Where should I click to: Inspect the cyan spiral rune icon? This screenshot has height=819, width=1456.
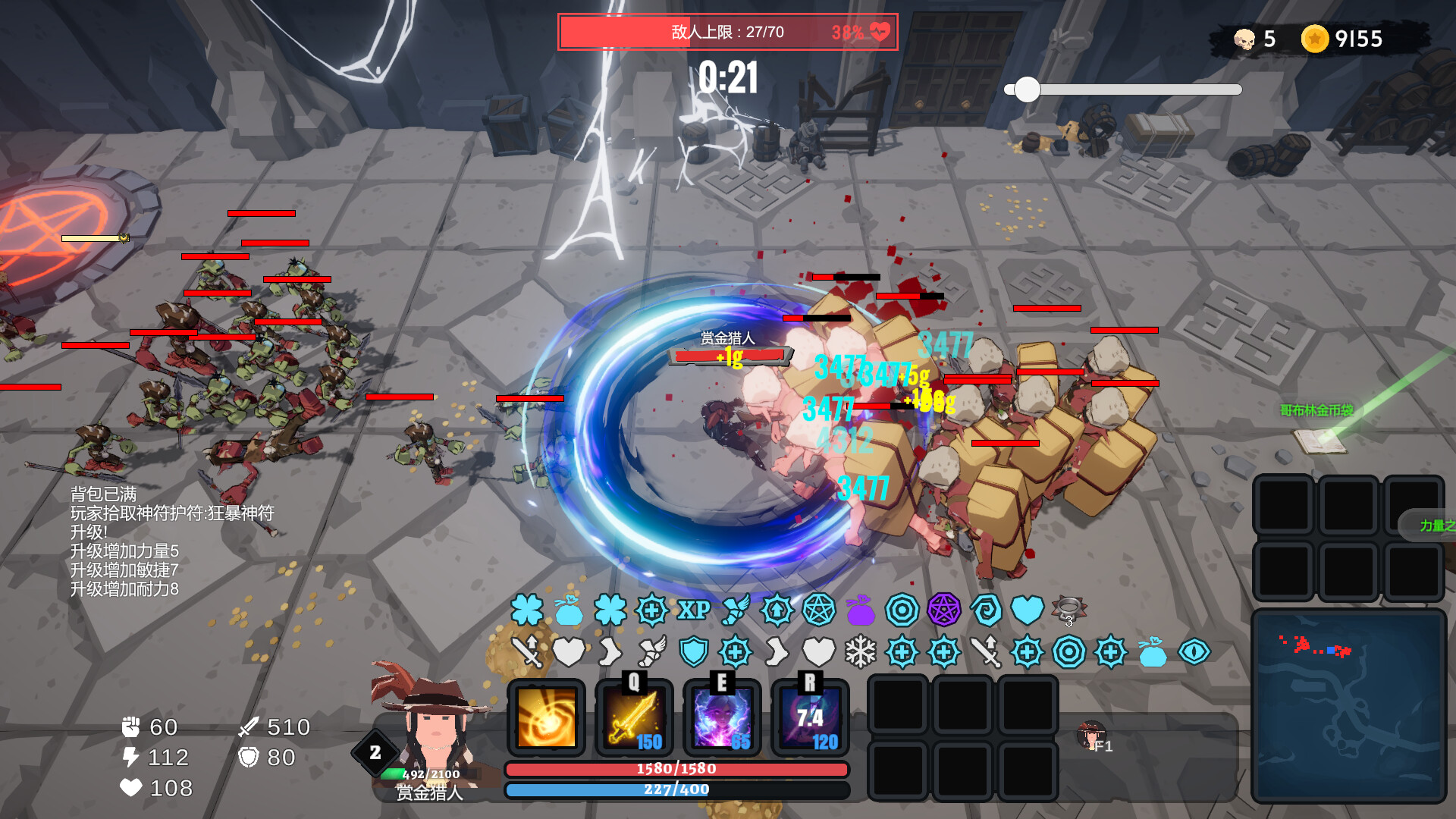click(986, 610)
